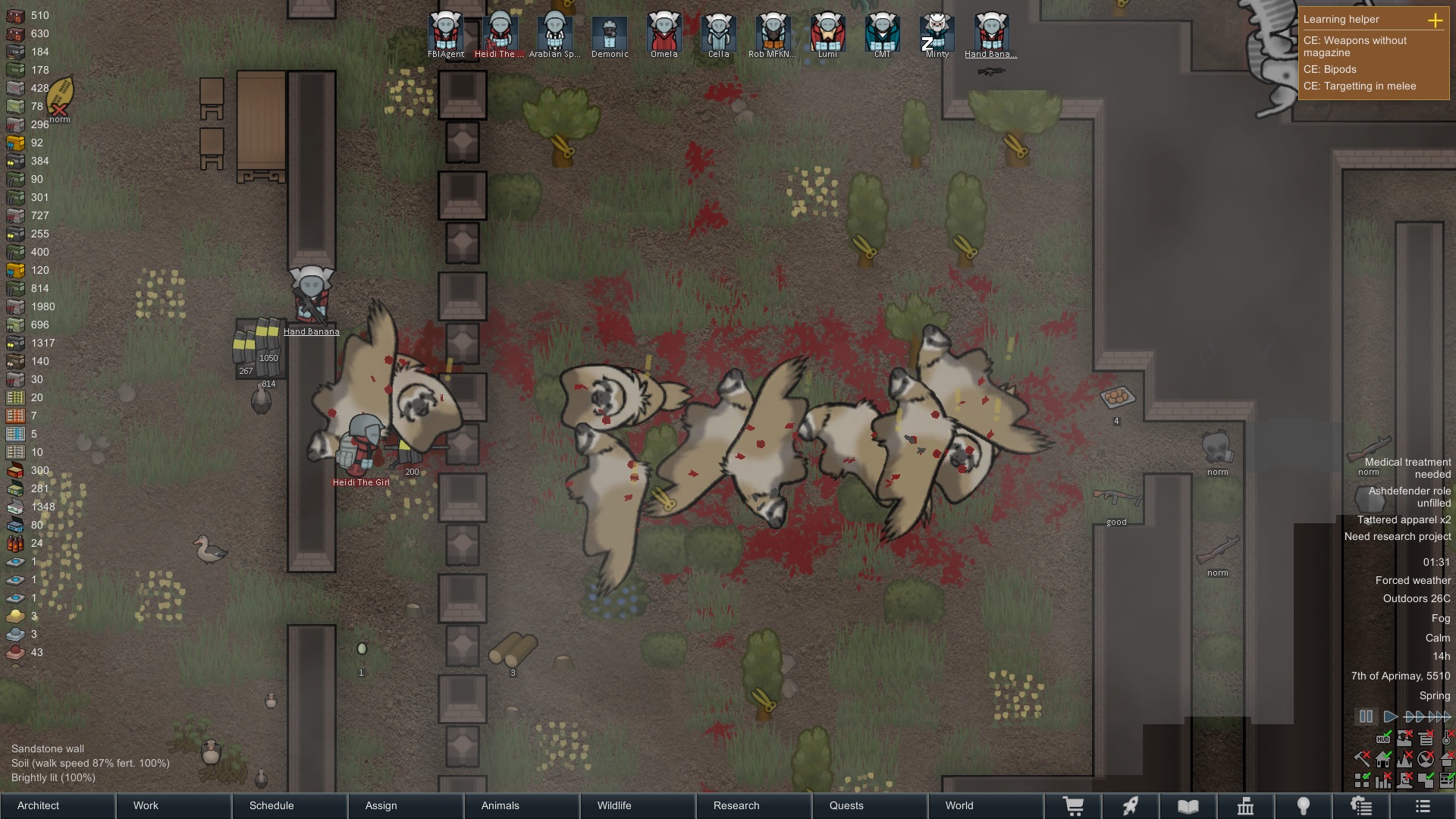Open the Assign tab

pyautogui.click(x=406, y=805)
